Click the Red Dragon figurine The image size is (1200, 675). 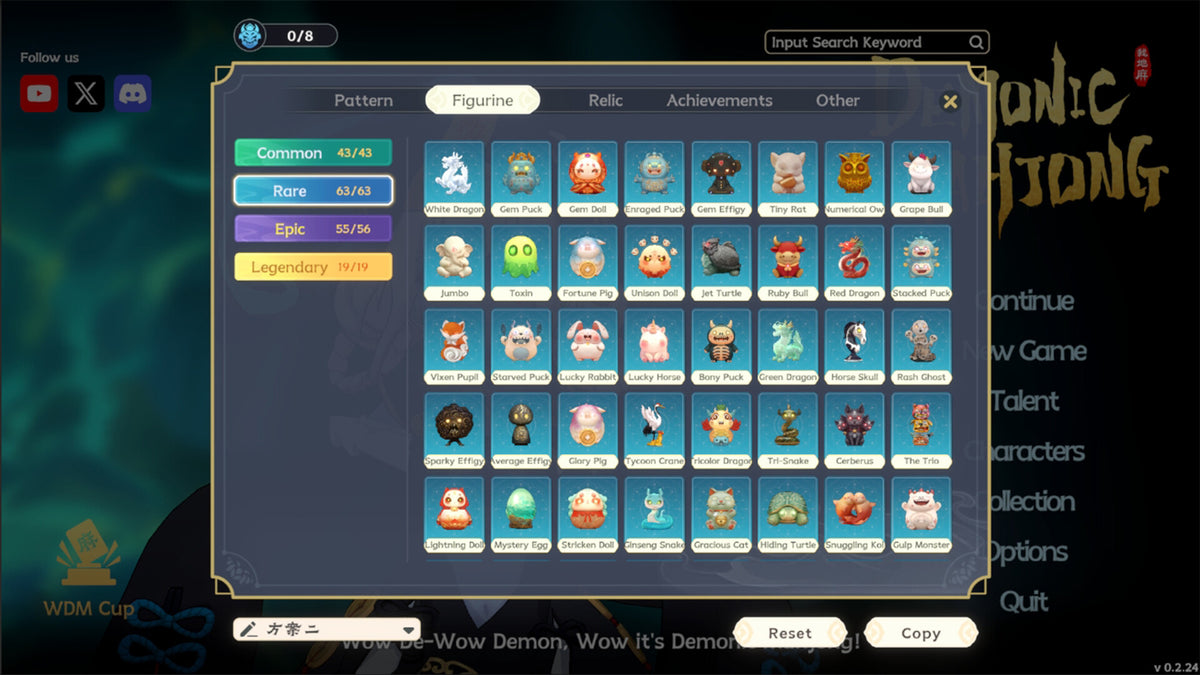coord(855,262)
